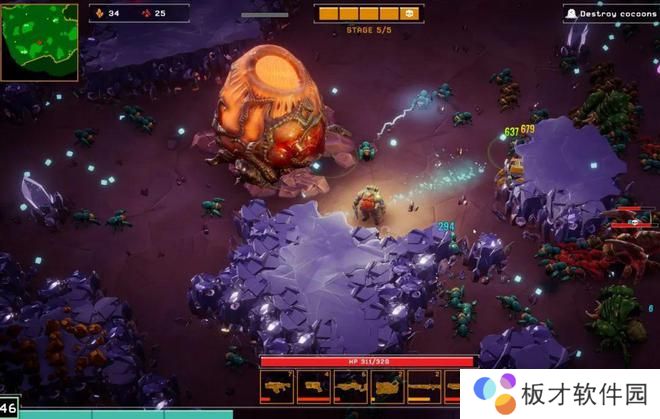Image resolution: width=660 pixels, height=419 pixels.
Task: Open the Destroy cocoons objective tracker
Action: click(x=611, y=14)
